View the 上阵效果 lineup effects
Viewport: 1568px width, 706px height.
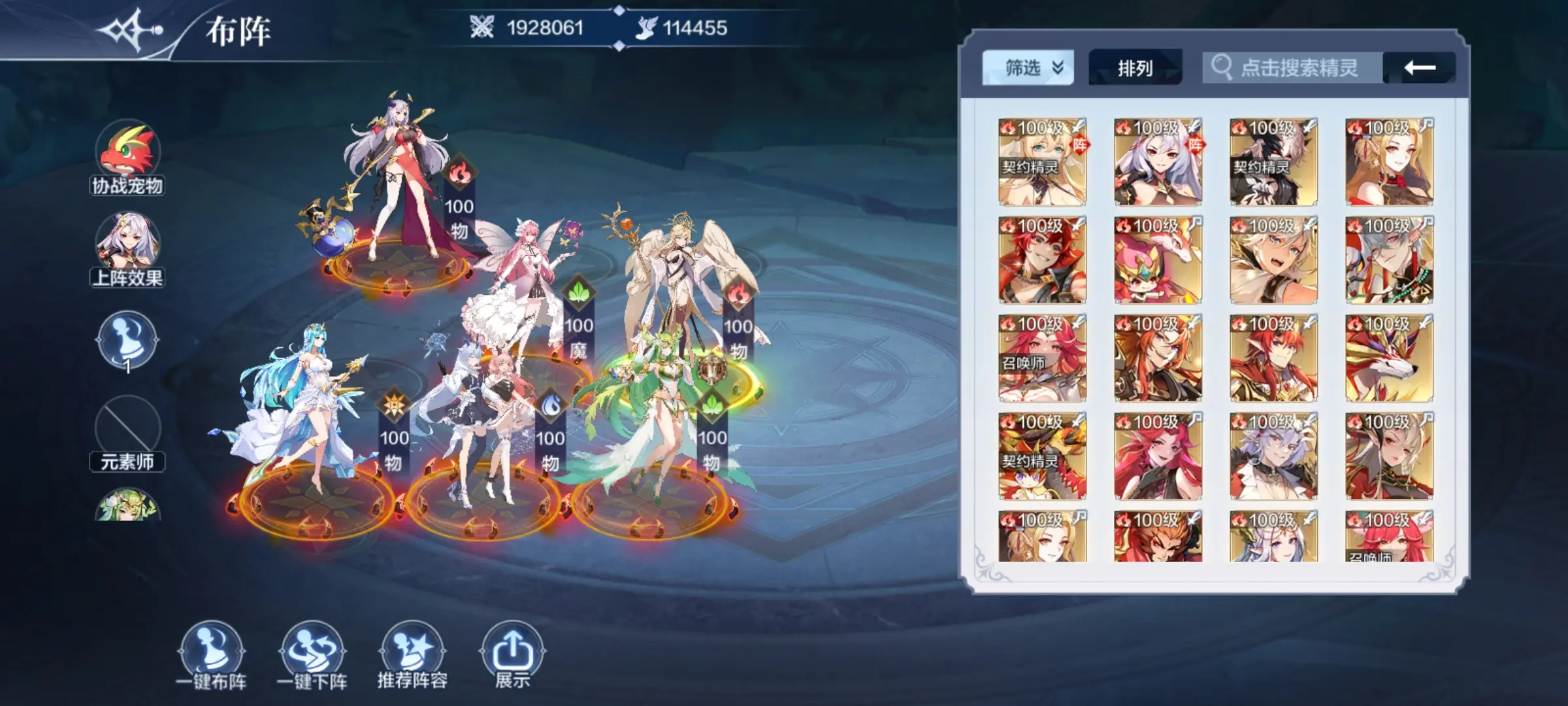[x=127, y=248]
